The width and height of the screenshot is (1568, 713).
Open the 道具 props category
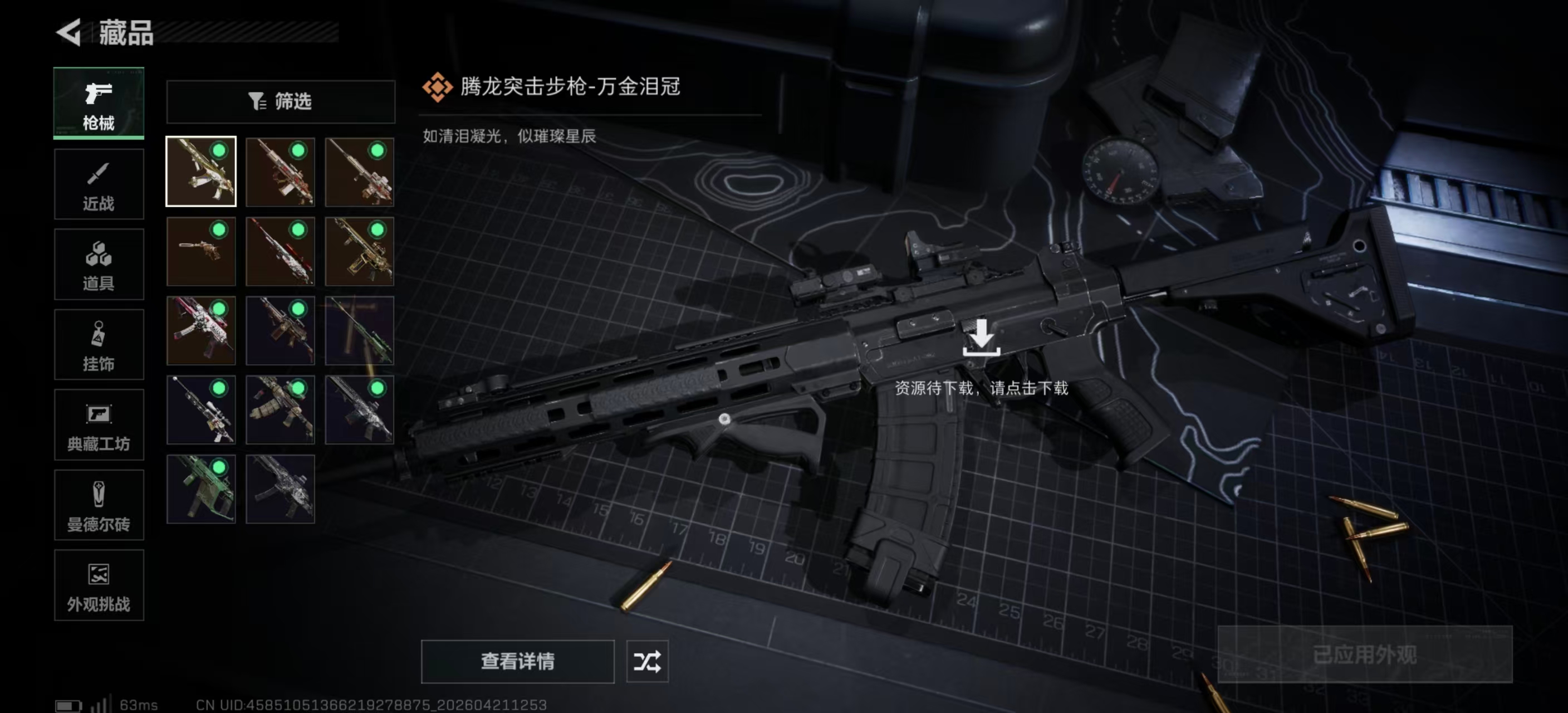point(99,264)
